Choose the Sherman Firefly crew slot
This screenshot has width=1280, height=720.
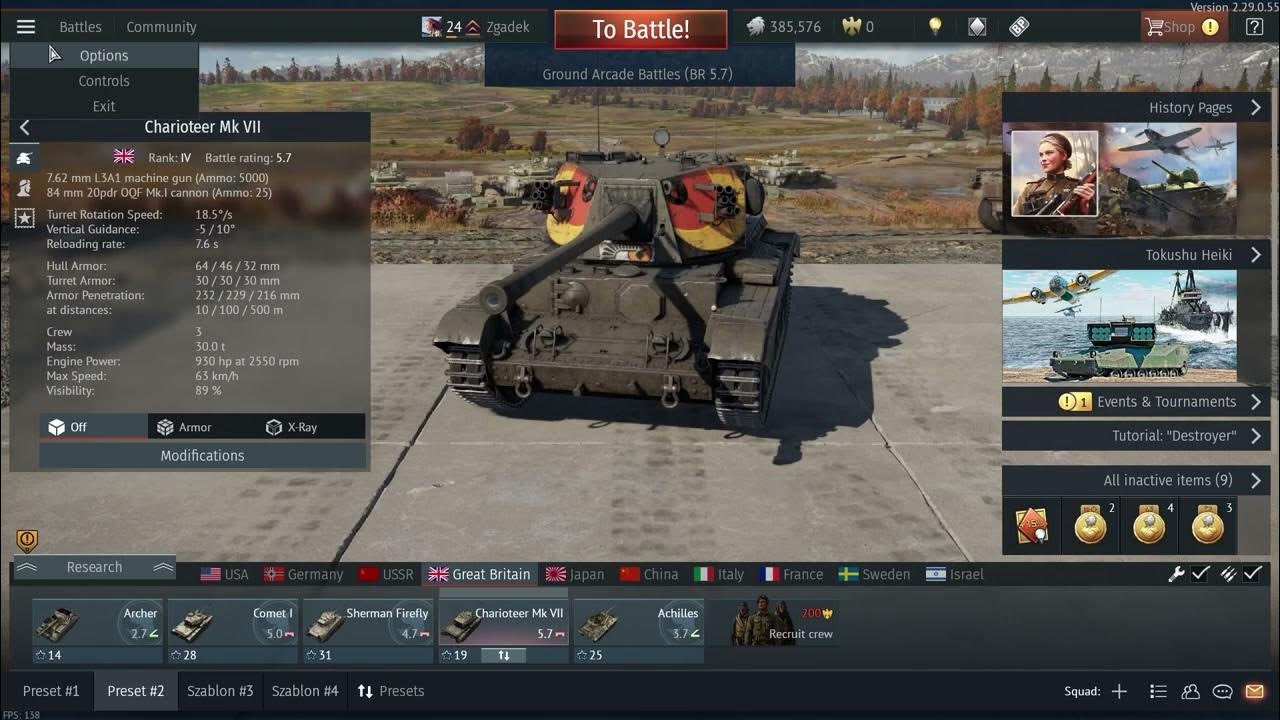click(x=367, y=629)
